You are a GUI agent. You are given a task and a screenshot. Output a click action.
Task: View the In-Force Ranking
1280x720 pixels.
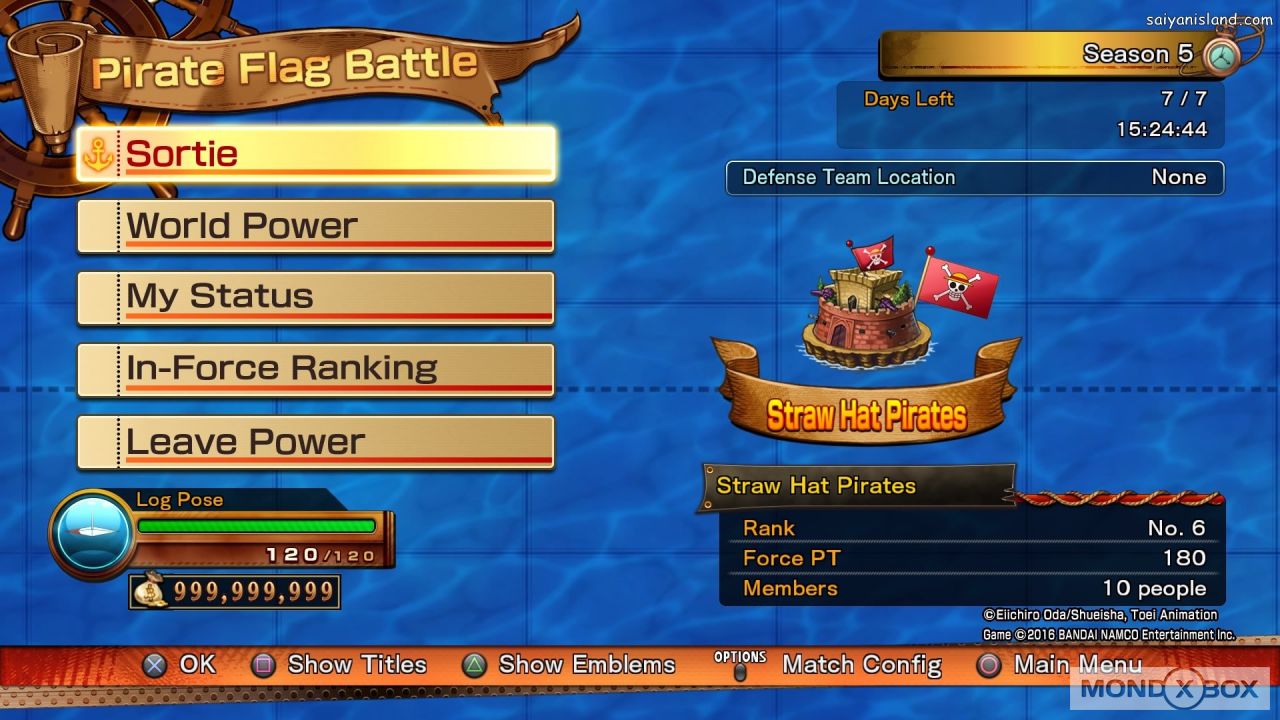[316, 369]
